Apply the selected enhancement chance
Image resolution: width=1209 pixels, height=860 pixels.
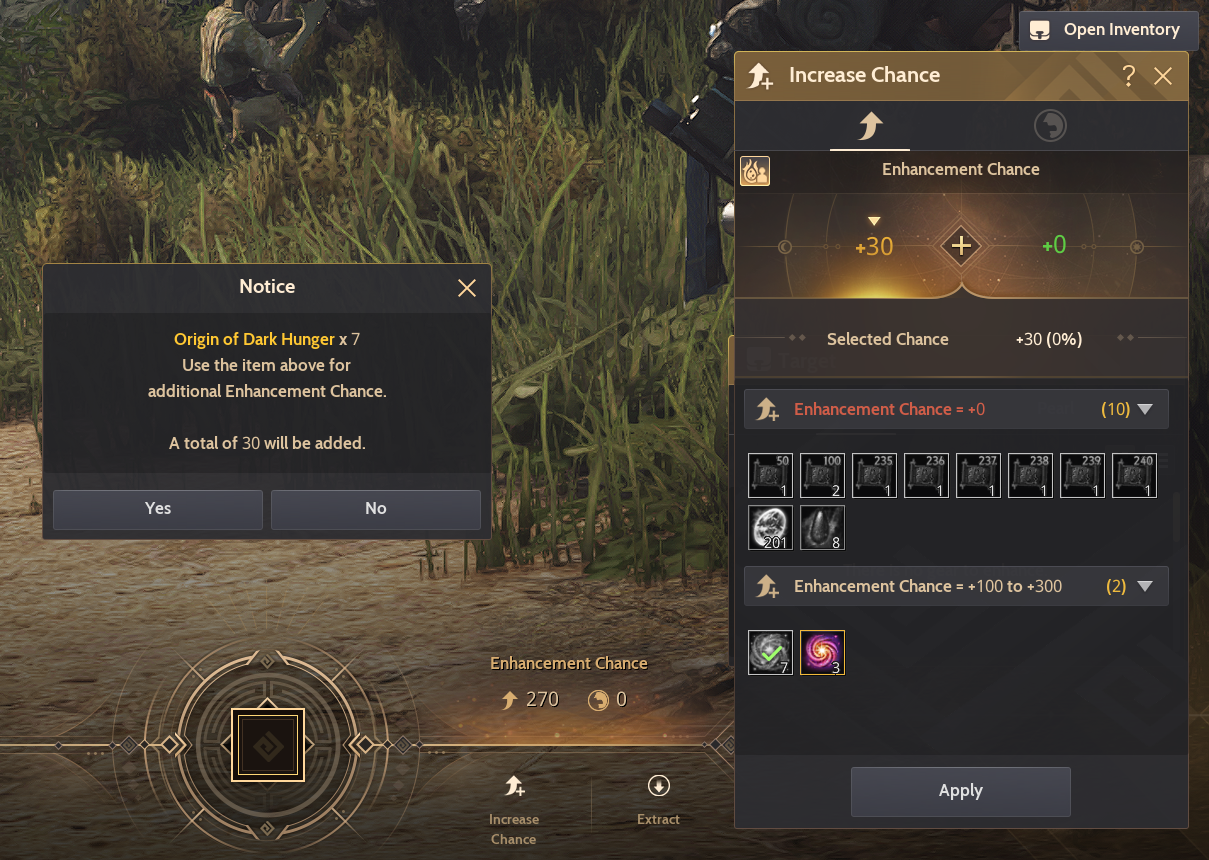(x=960, y=791)
